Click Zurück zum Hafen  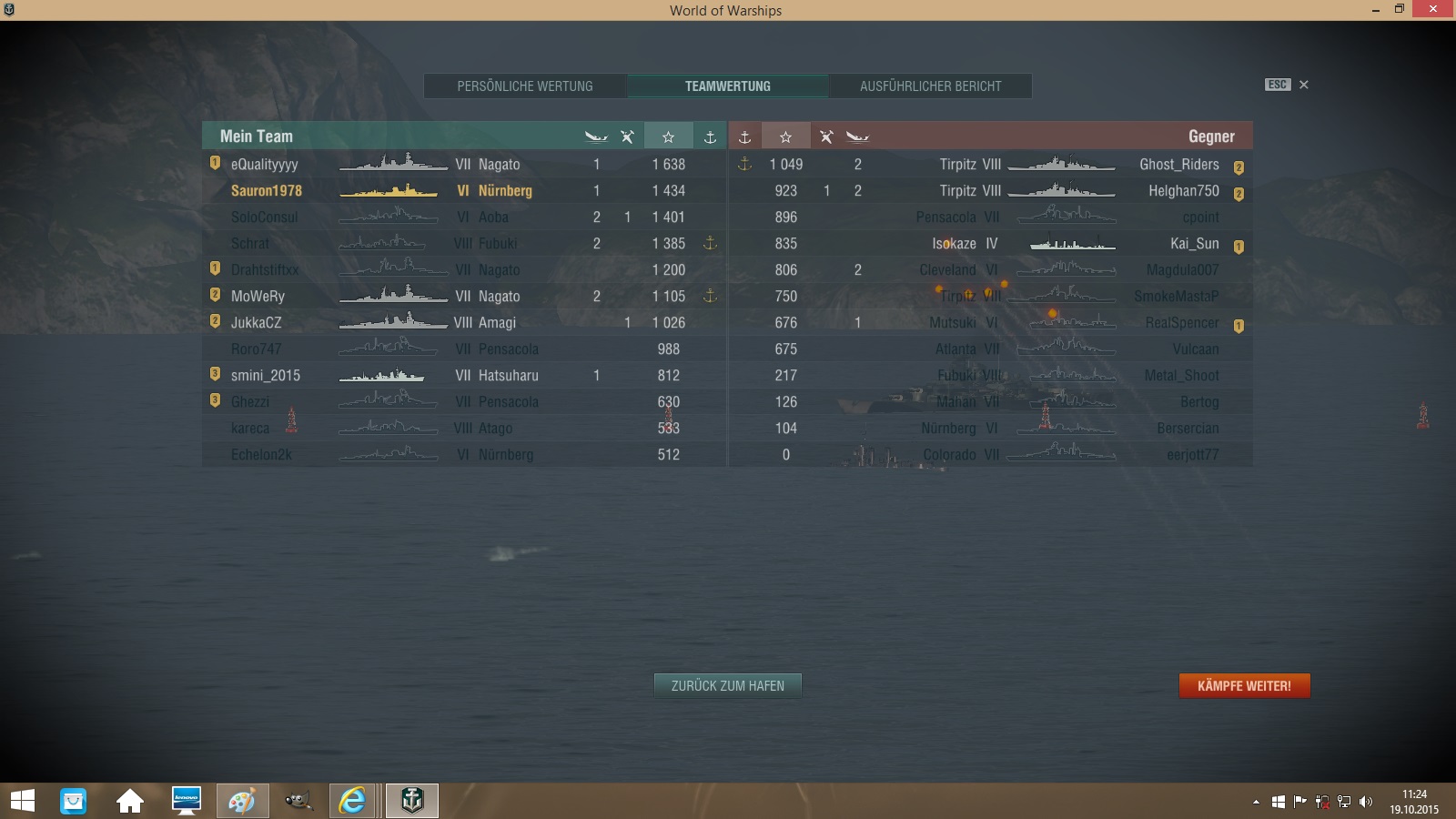727,685
